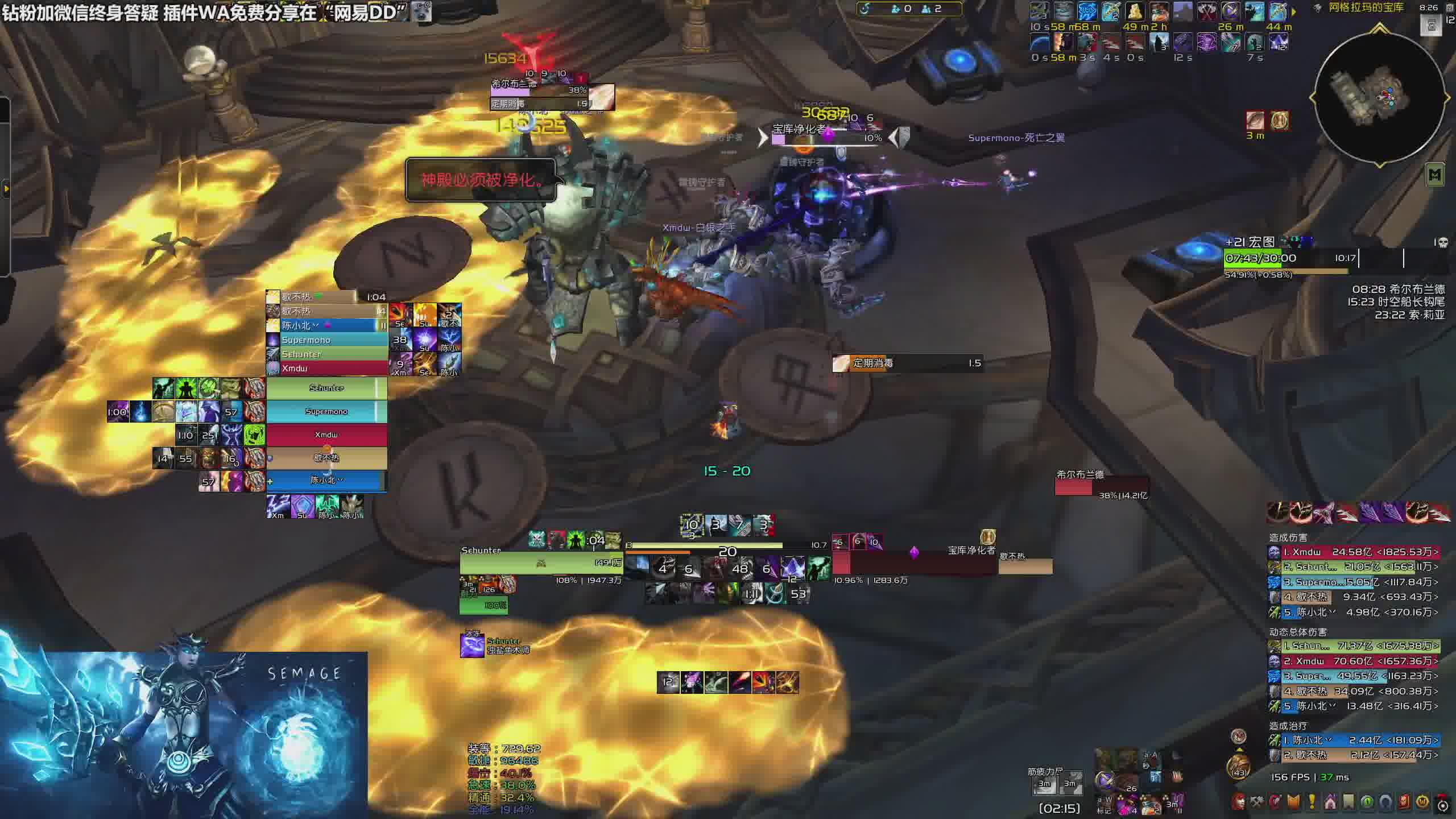The height and width of the screenshot is (819, 1456).
Task: Open the yellow exclamation quest log button
Action: (1312, 803)
